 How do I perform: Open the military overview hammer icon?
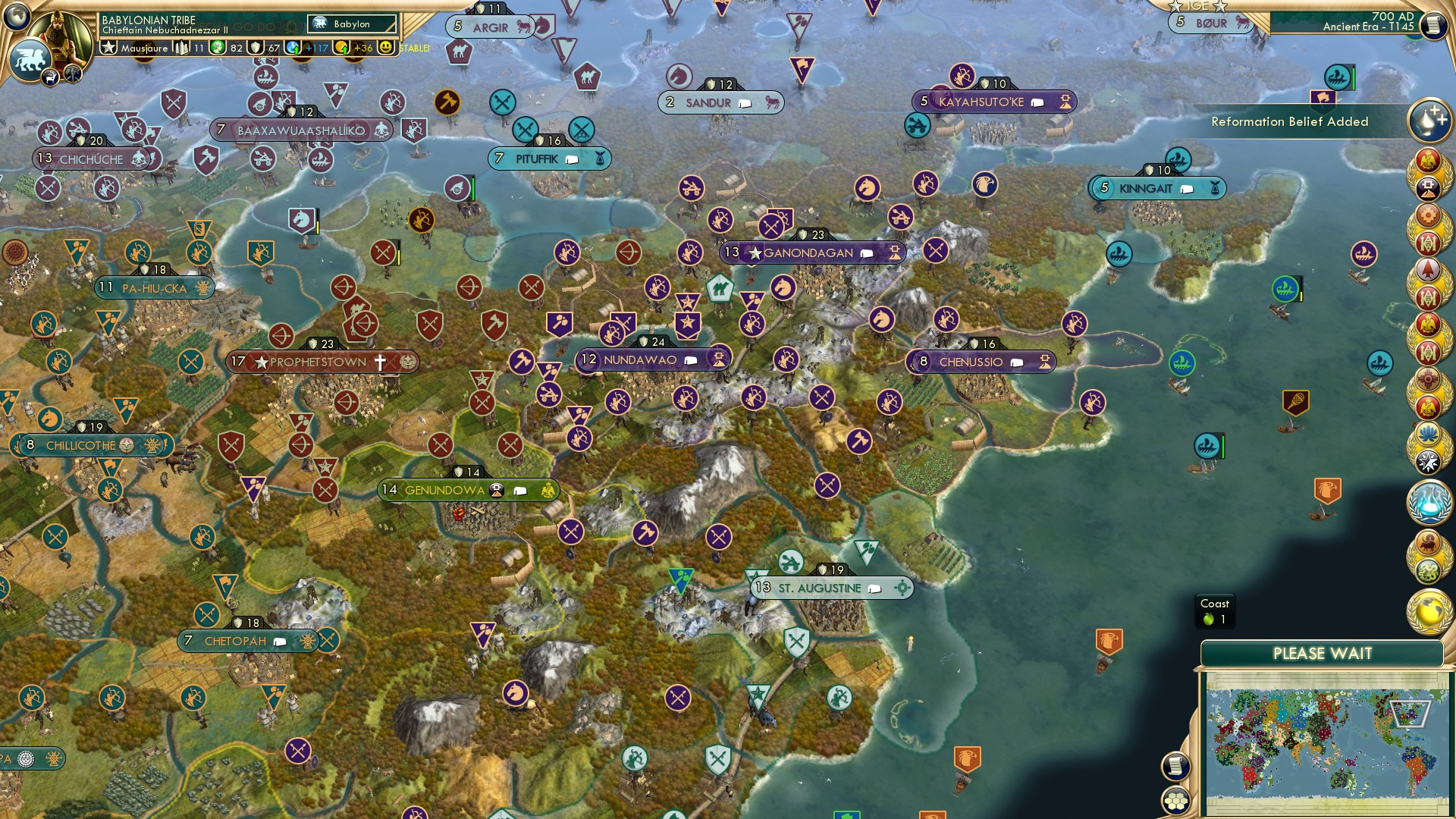(73, 75)
